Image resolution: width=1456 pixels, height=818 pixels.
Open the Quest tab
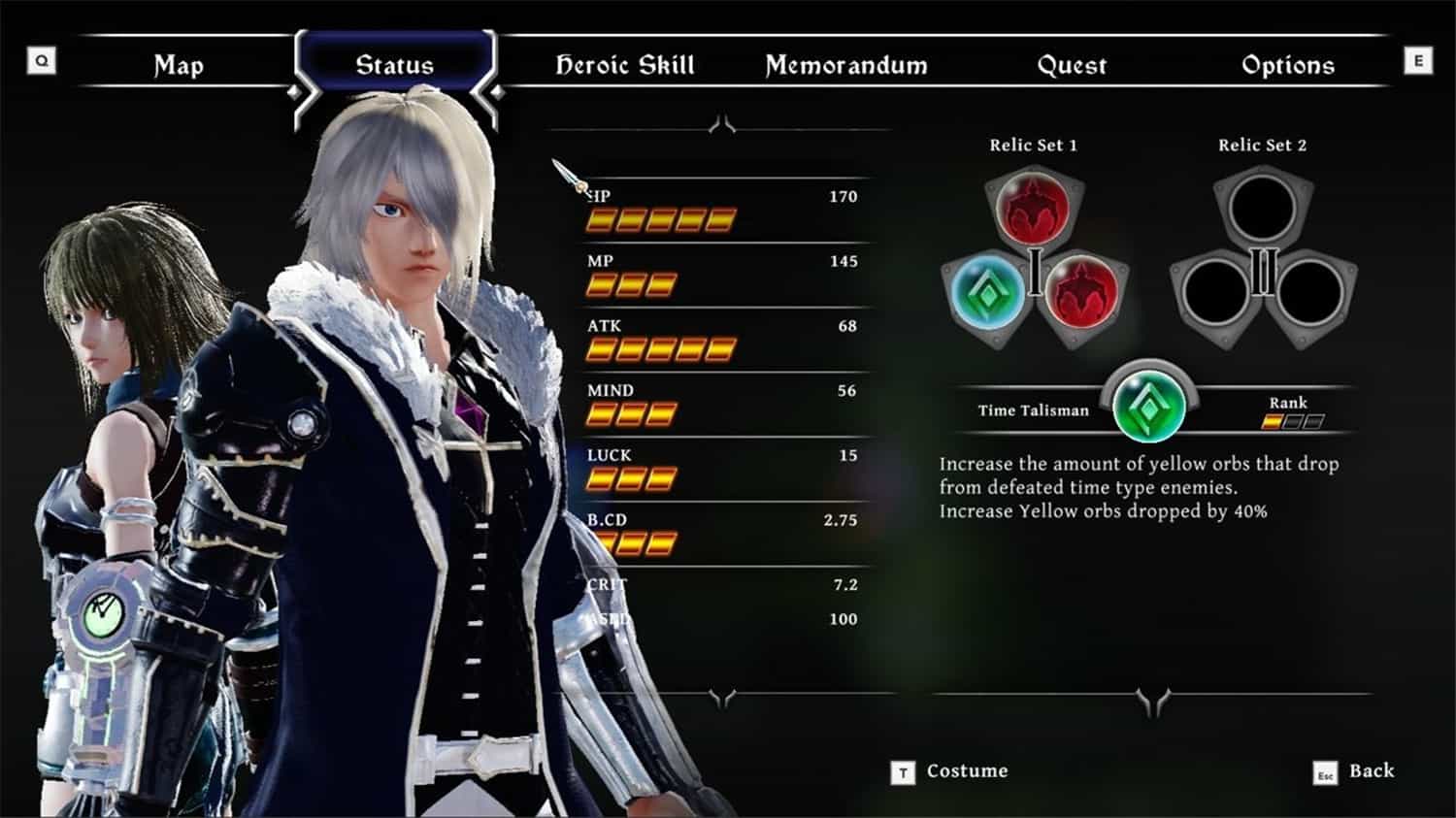[x=1073, y=66]
